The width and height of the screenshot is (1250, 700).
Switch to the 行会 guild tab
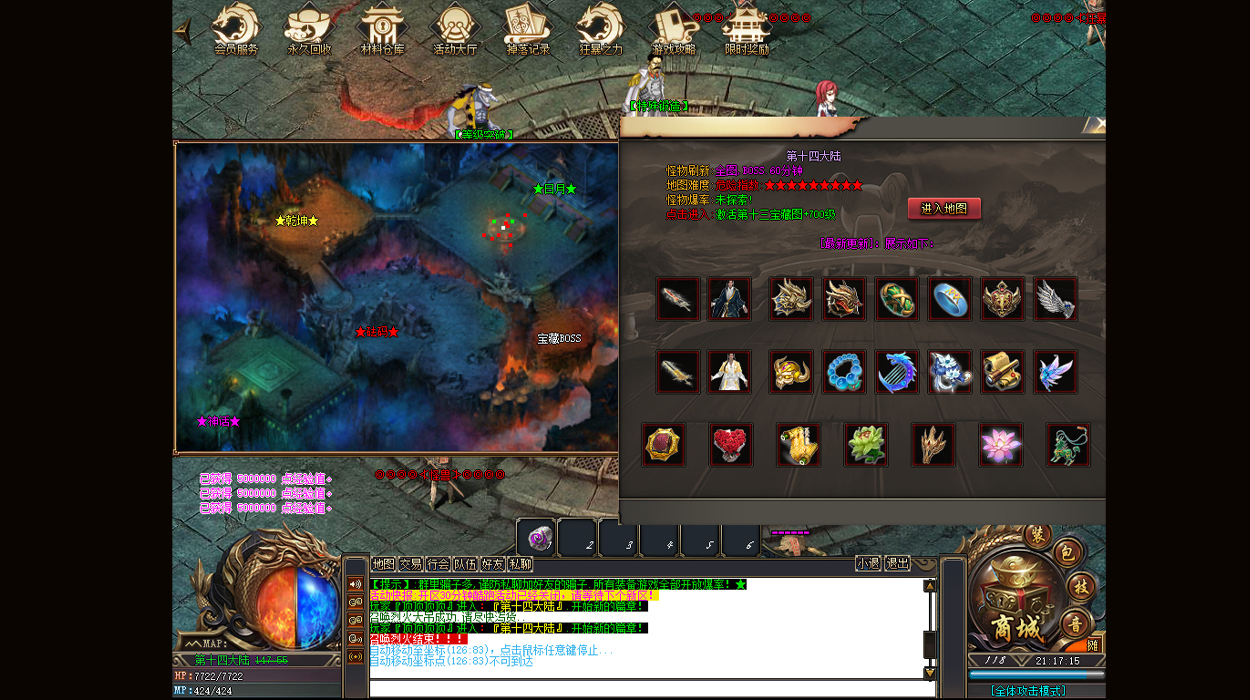coord(438,564)
